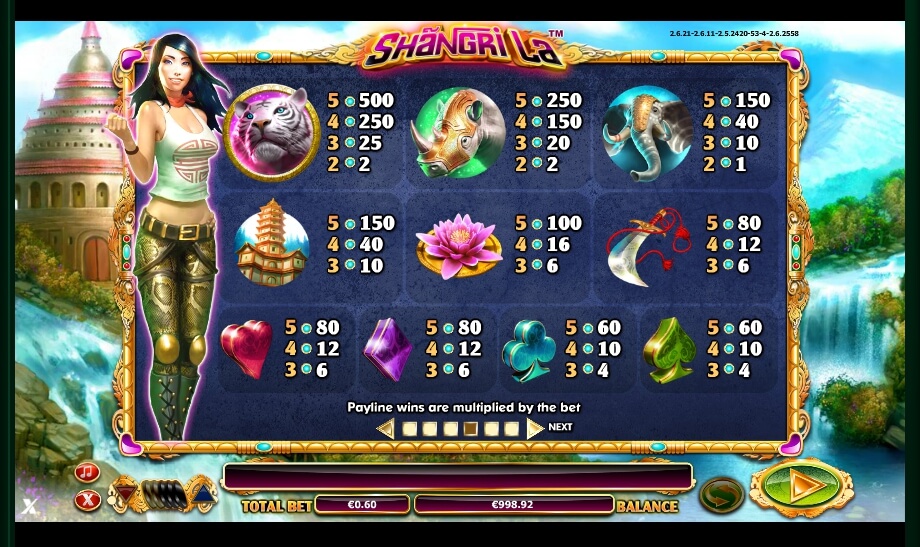Jump to the first paytable page dot
Viewport: 920px width, 547px height.
pyautogui.click(x=409, y=429)
